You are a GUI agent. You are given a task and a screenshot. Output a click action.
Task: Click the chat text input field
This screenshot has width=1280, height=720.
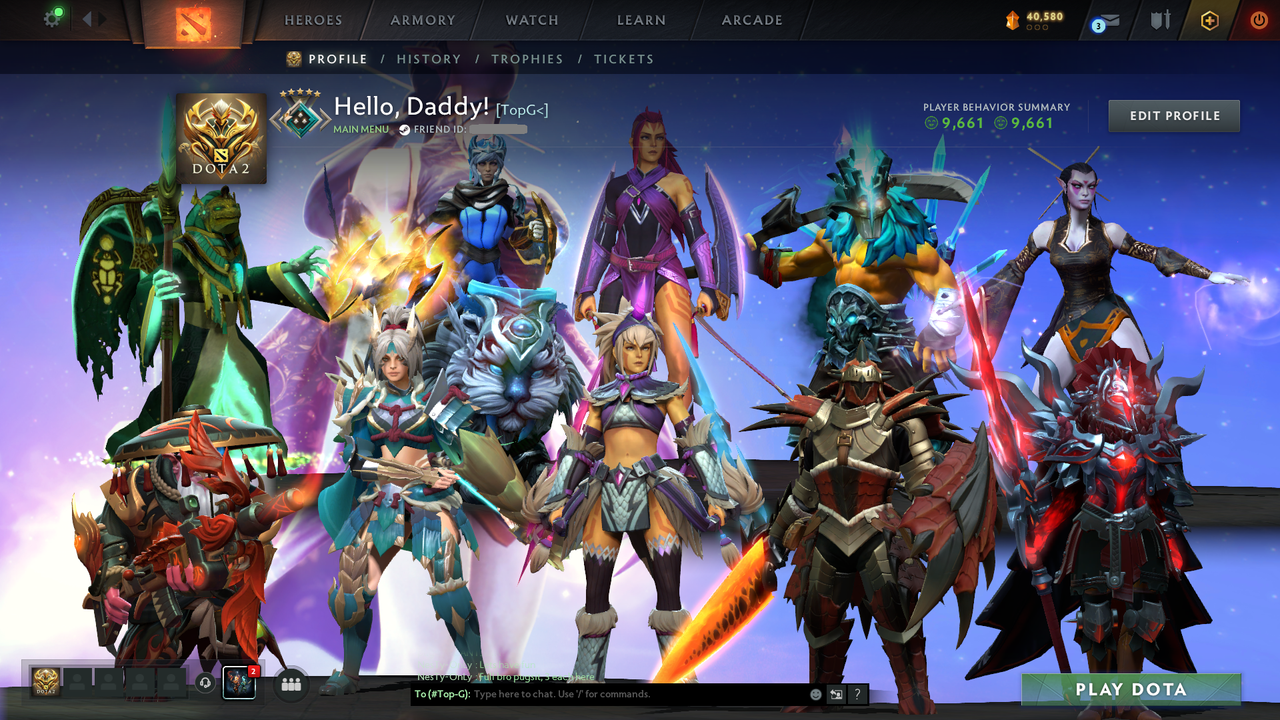click(x=600, y=694)
